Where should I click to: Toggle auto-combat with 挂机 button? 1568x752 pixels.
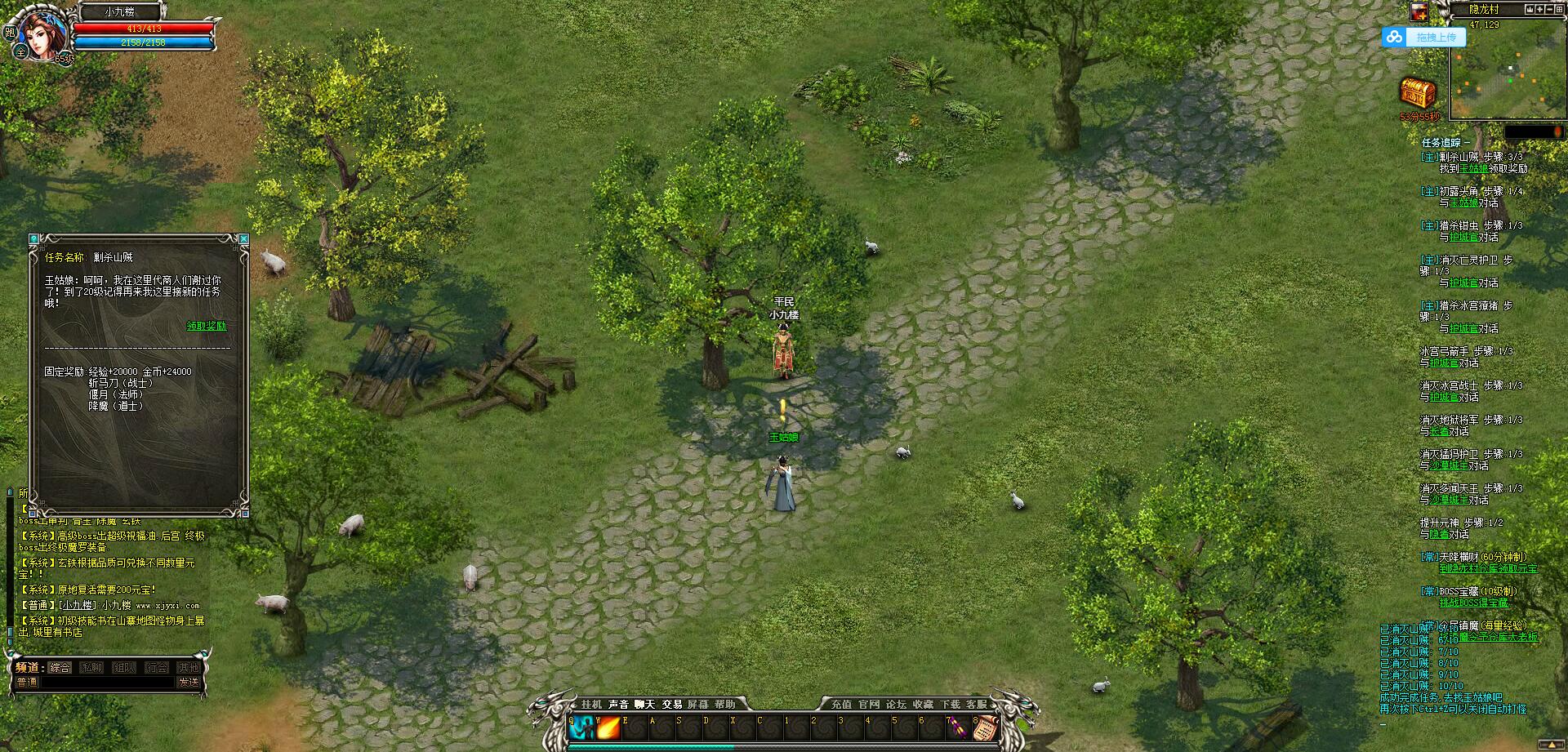[x=591, y=704]
